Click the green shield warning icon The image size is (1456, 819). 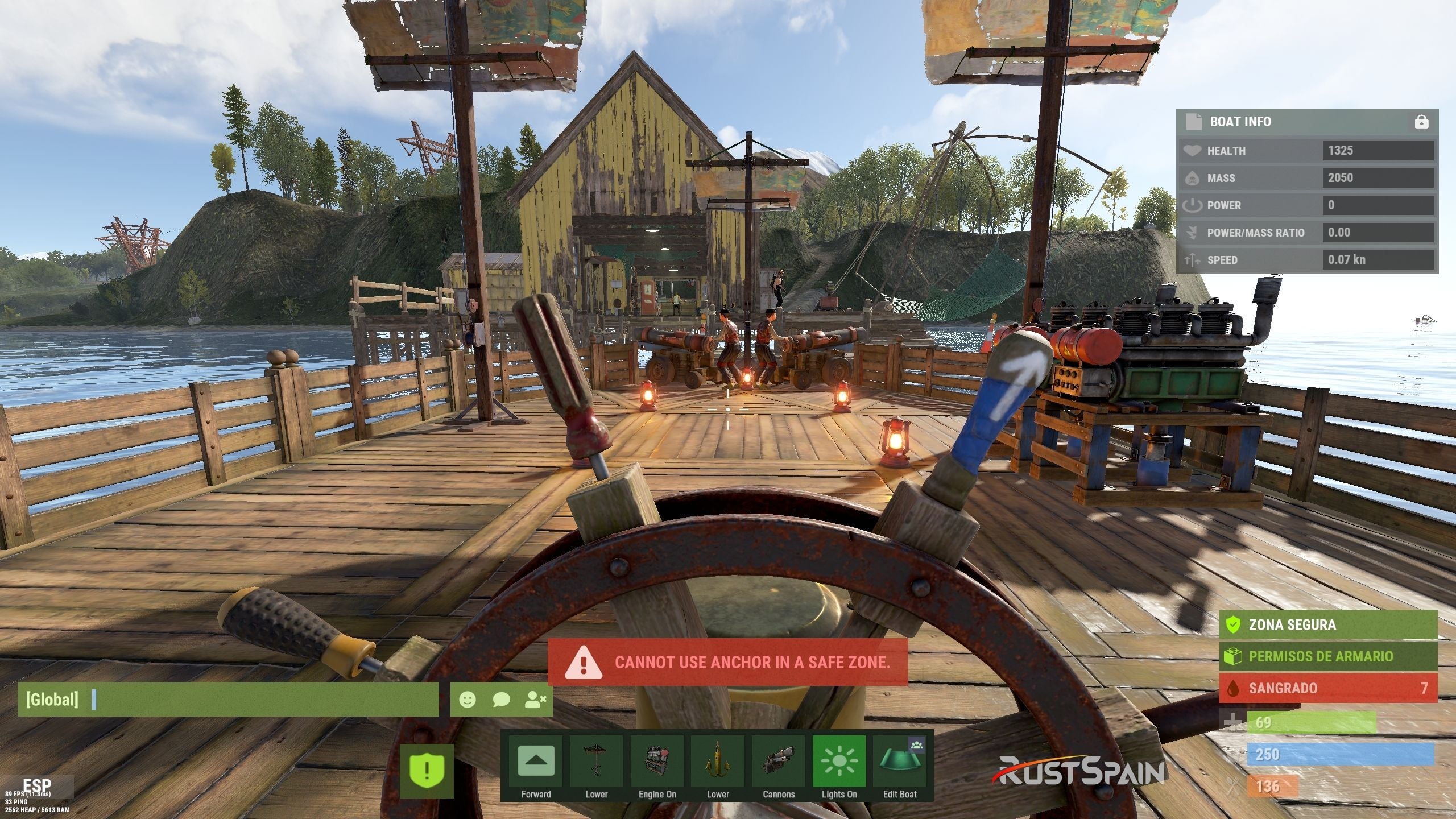pos(427,771)
